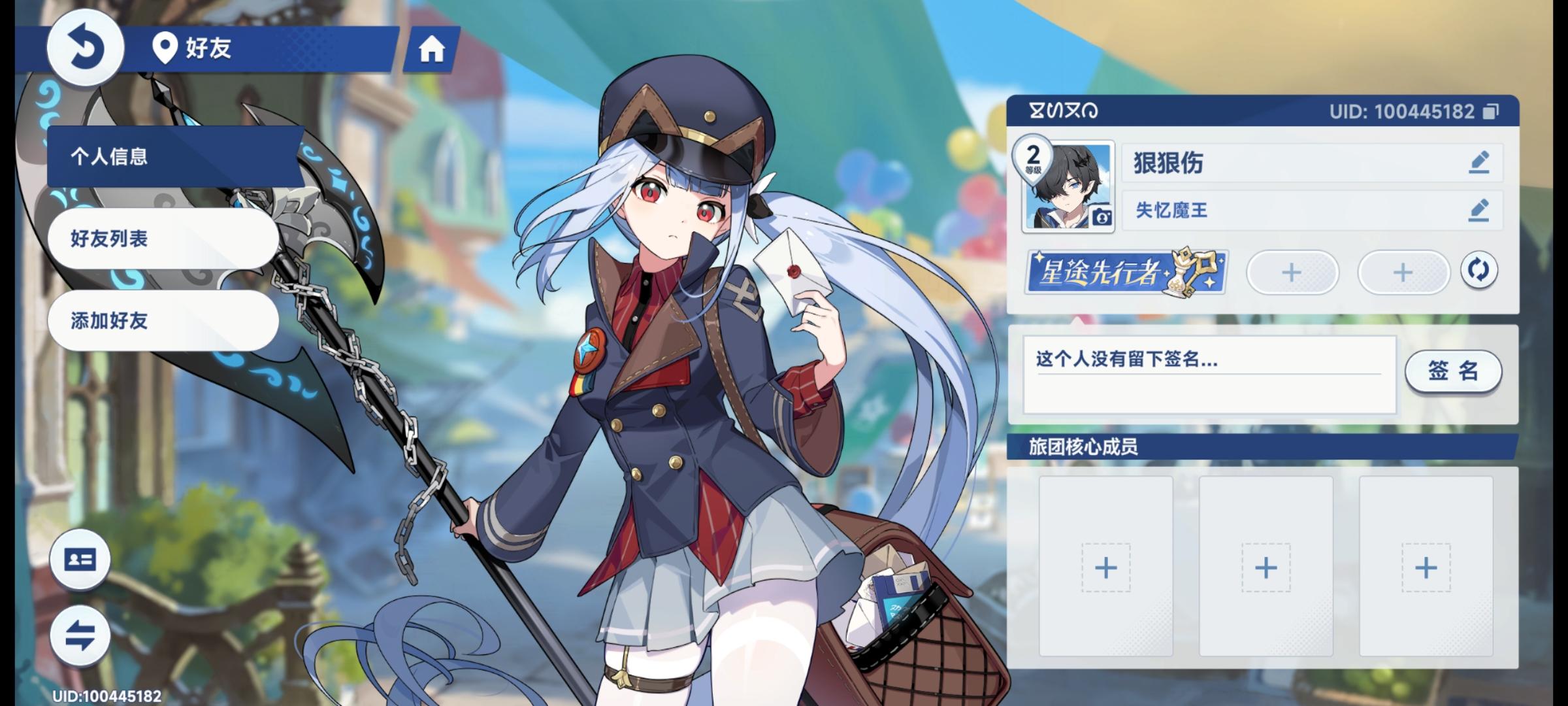This screenshot has height=706, width=1568.
Task: Click the home icon
Action: 433,49
